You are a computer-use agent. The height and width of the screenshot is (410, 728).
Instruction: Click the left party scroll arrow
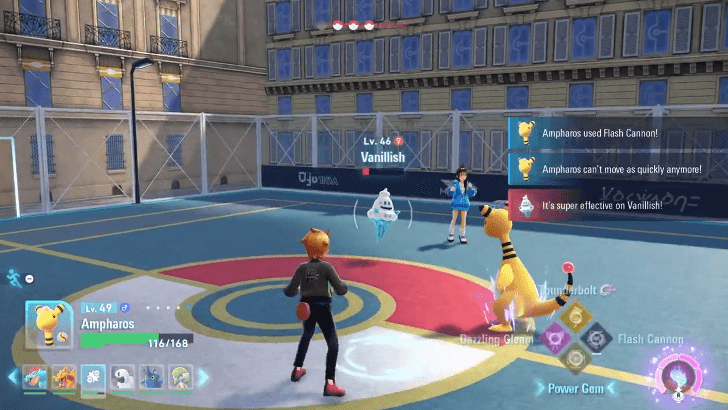[x=13, y=377]
